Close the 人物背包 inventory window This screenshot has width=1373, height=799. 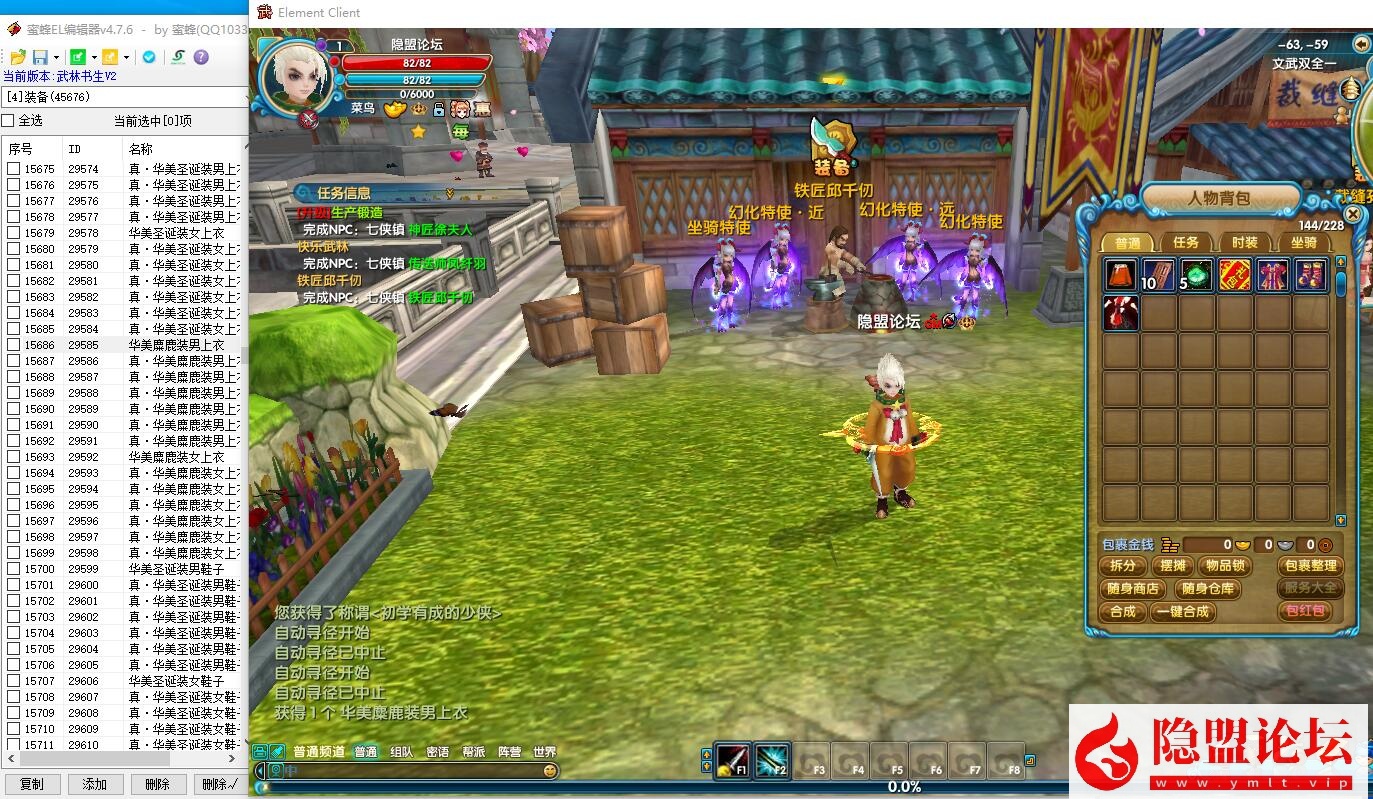pyautogui.click(x=1353, y=214)
